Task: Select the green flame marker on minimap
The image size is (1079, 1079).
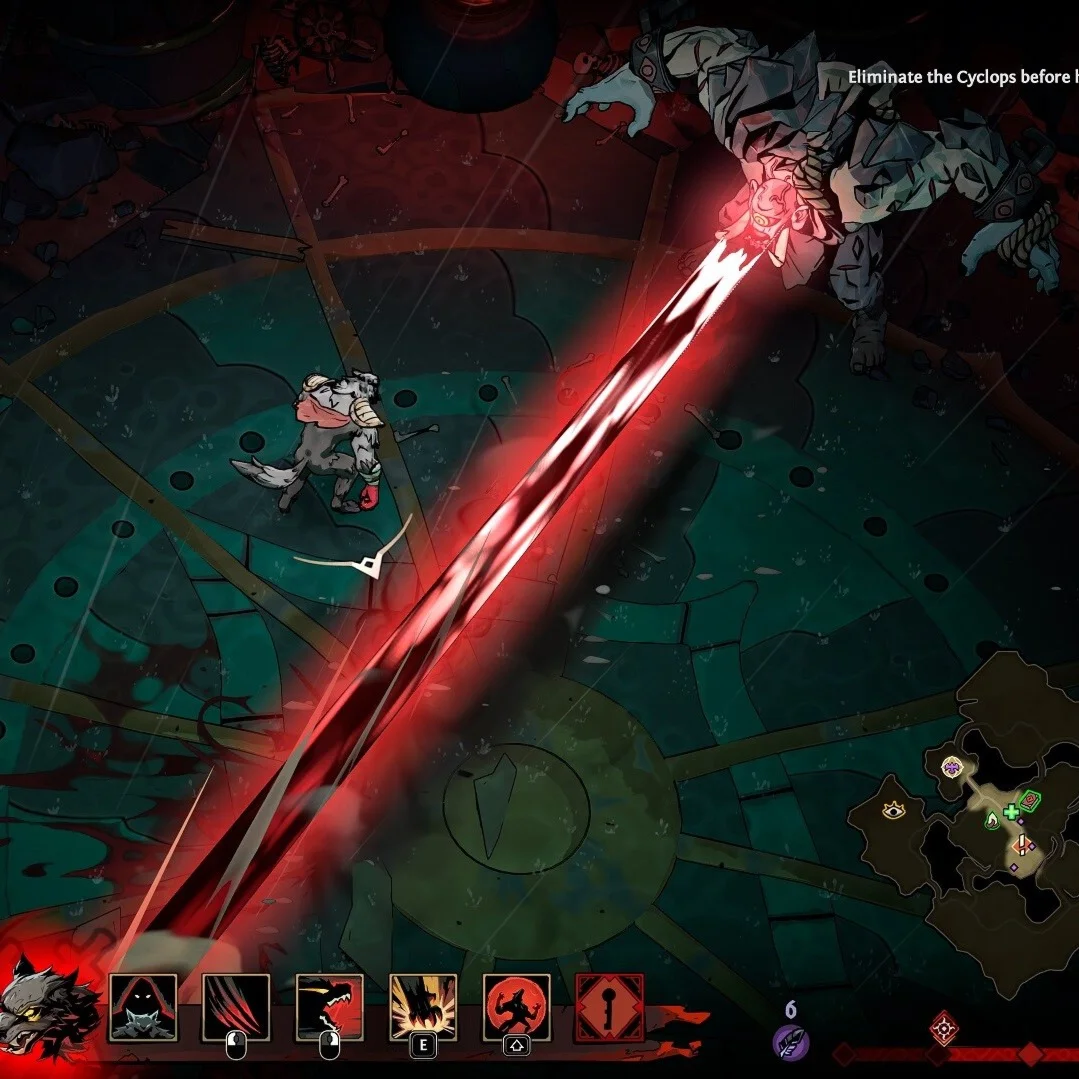Action: (992, 821)
